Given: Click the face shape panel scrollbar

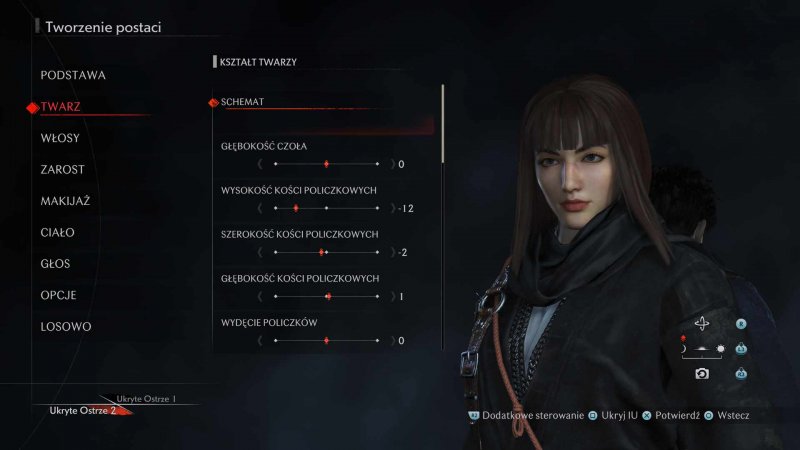Looking at the screenshot, I should pyautogui.click(x=442, y=125).
